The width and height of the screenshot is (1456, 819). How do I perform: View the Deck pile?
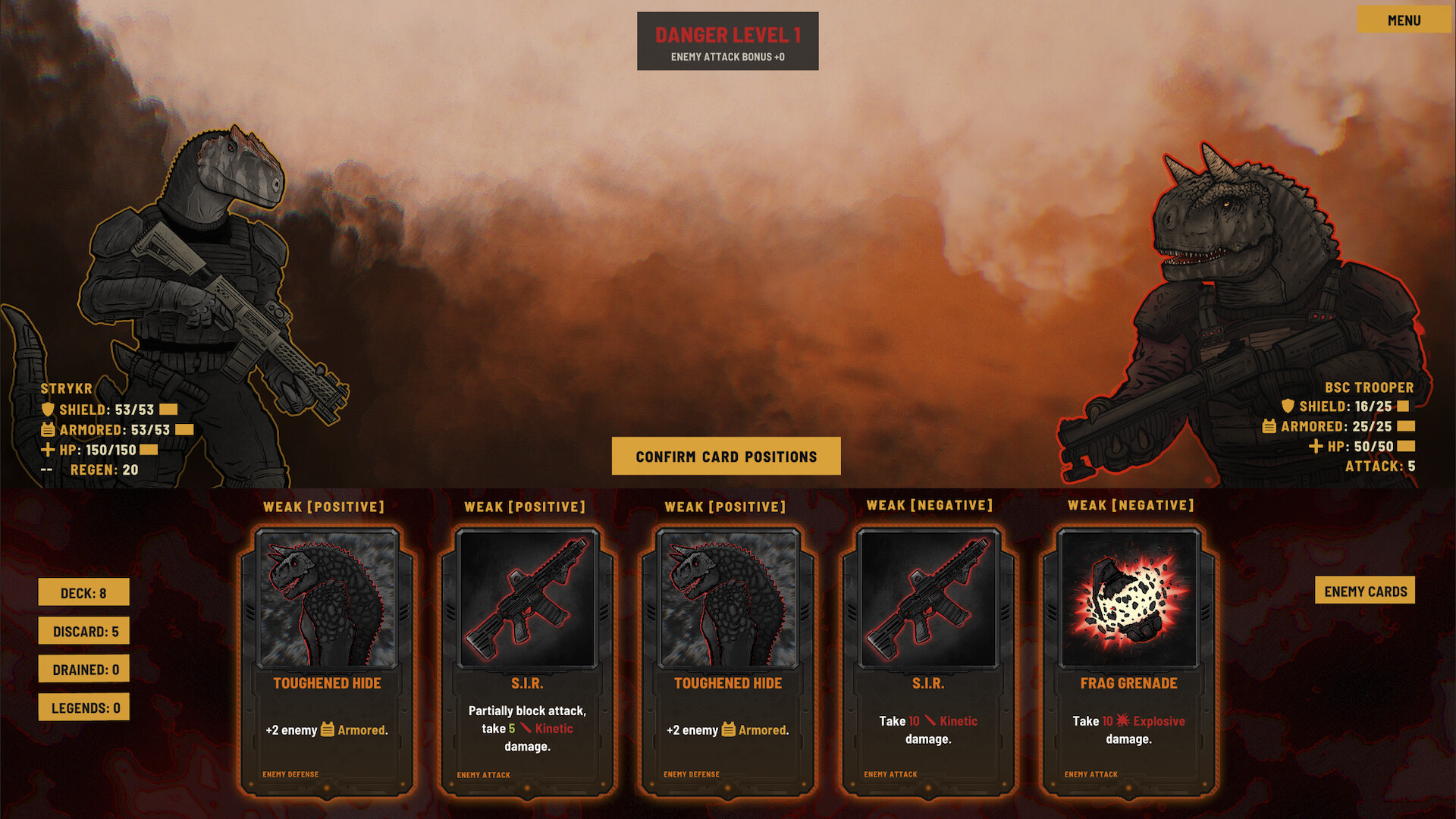coord(83,593)
